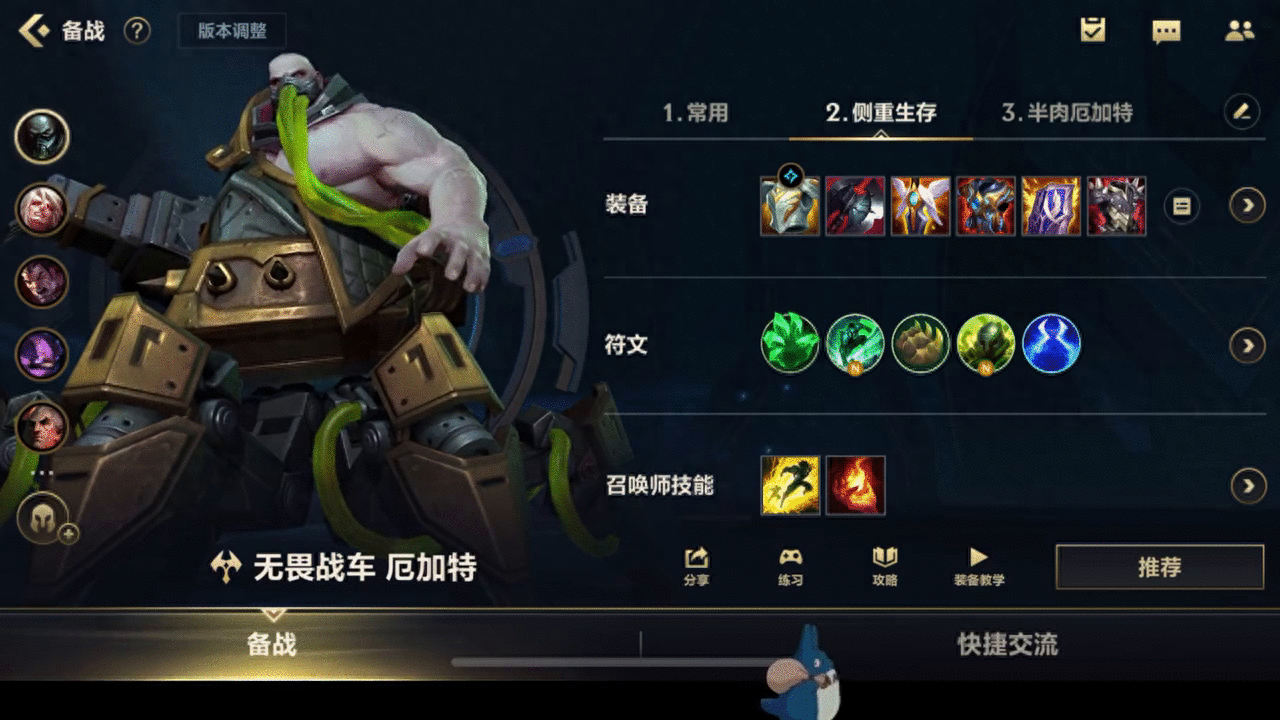This screenshot has height=720, width=1280.
Task: Expand the 符文 runes row chevron
Action: [1248, 343]
